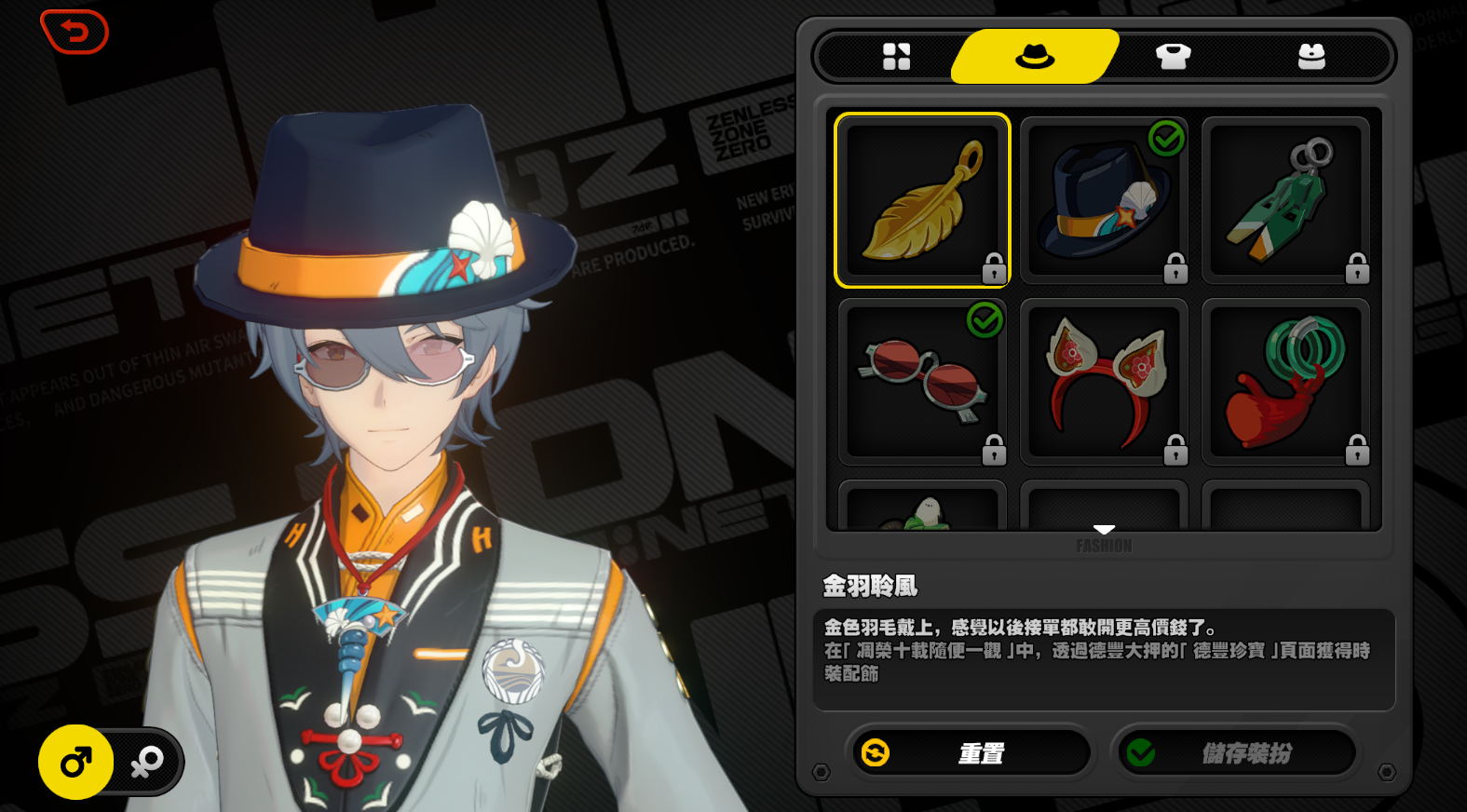Screen dimensions: 1467x812
Task: Open the hat accessories tab
Action: click(1035, 57)
